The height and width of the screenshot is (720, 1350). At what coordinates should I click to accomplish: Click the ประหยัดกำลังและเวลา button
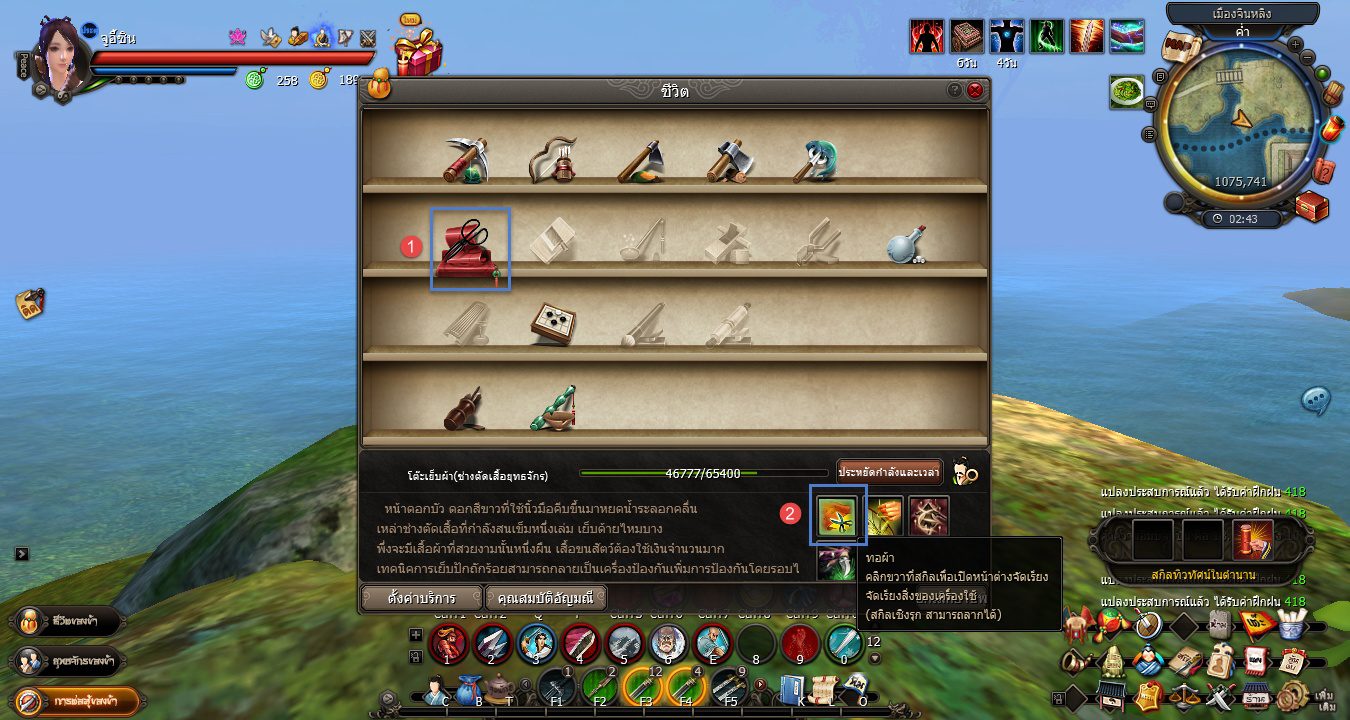(889, 471)
